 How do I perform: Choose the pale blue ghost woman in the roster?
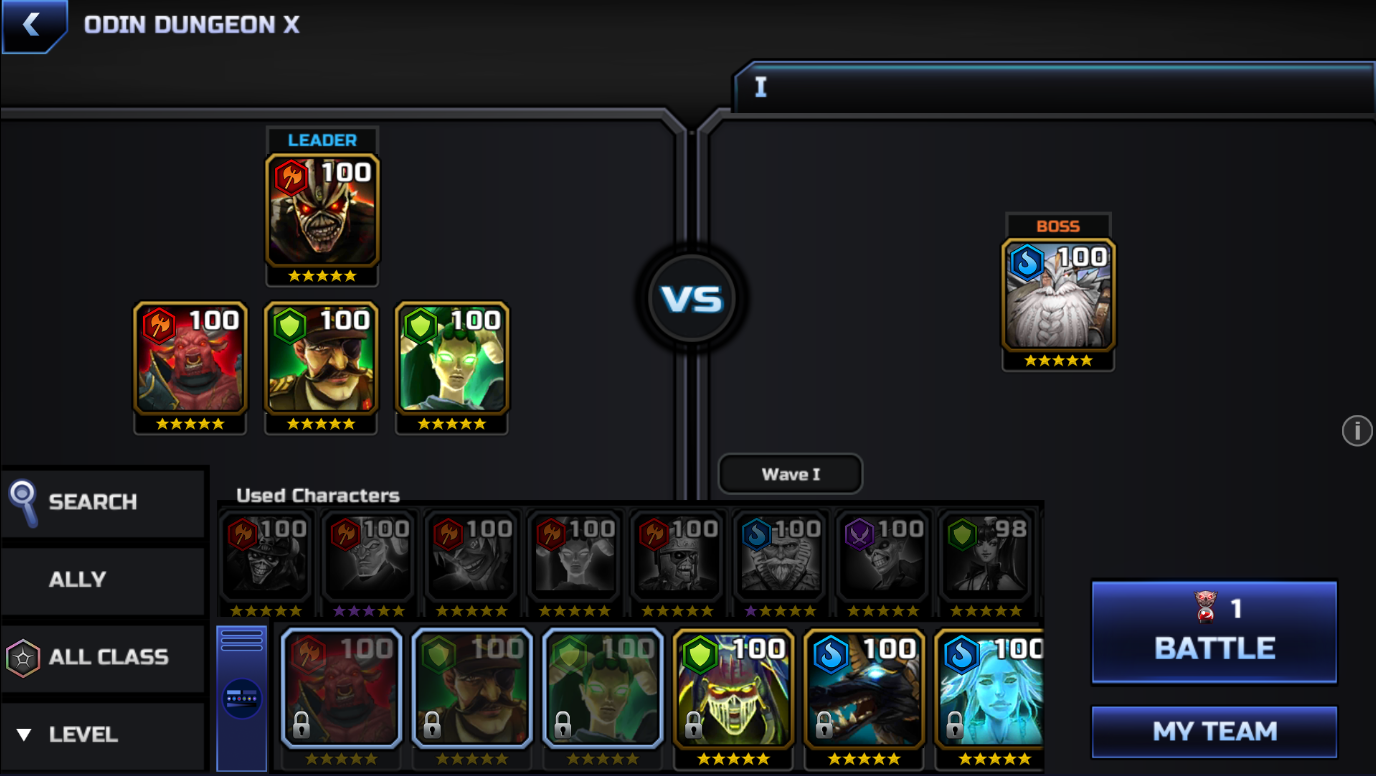pyautogui.click(x=990, y=690)
